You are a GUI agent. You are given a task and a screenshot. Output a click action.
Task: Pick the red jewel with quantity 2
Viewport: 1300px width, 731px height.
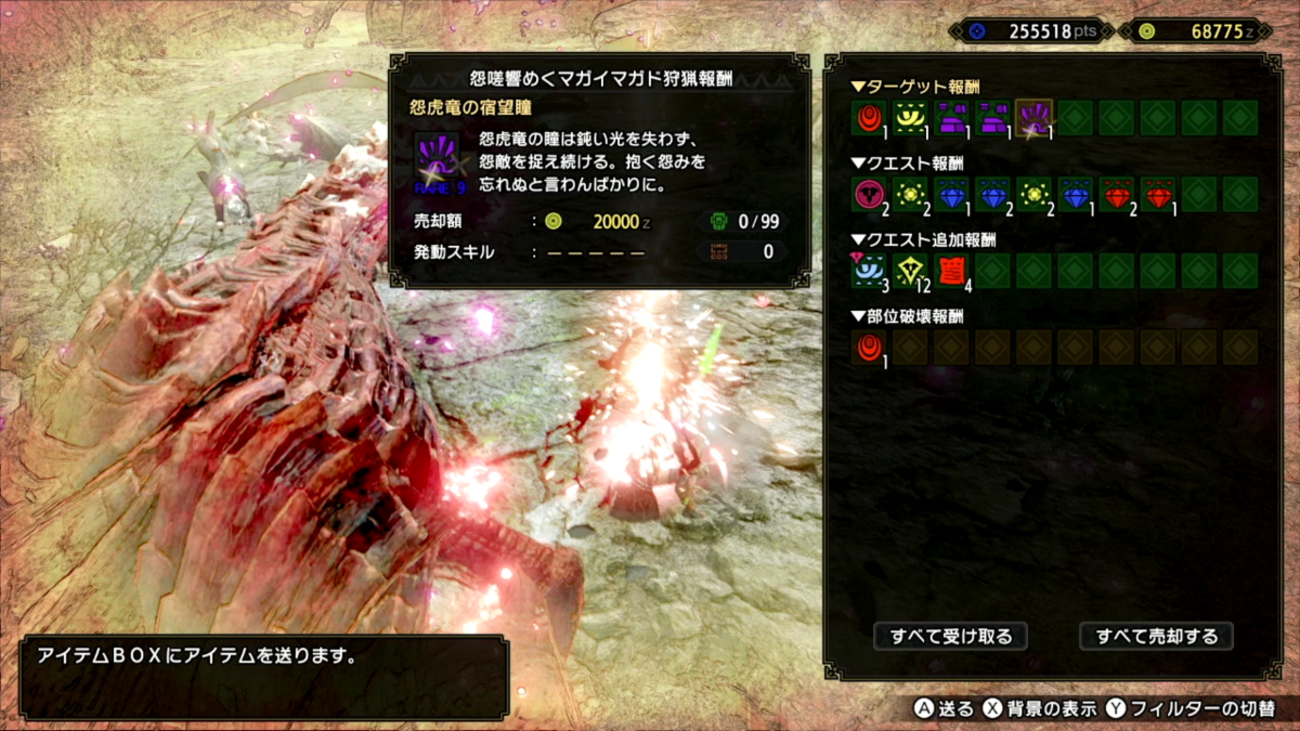click(1116, 195)
